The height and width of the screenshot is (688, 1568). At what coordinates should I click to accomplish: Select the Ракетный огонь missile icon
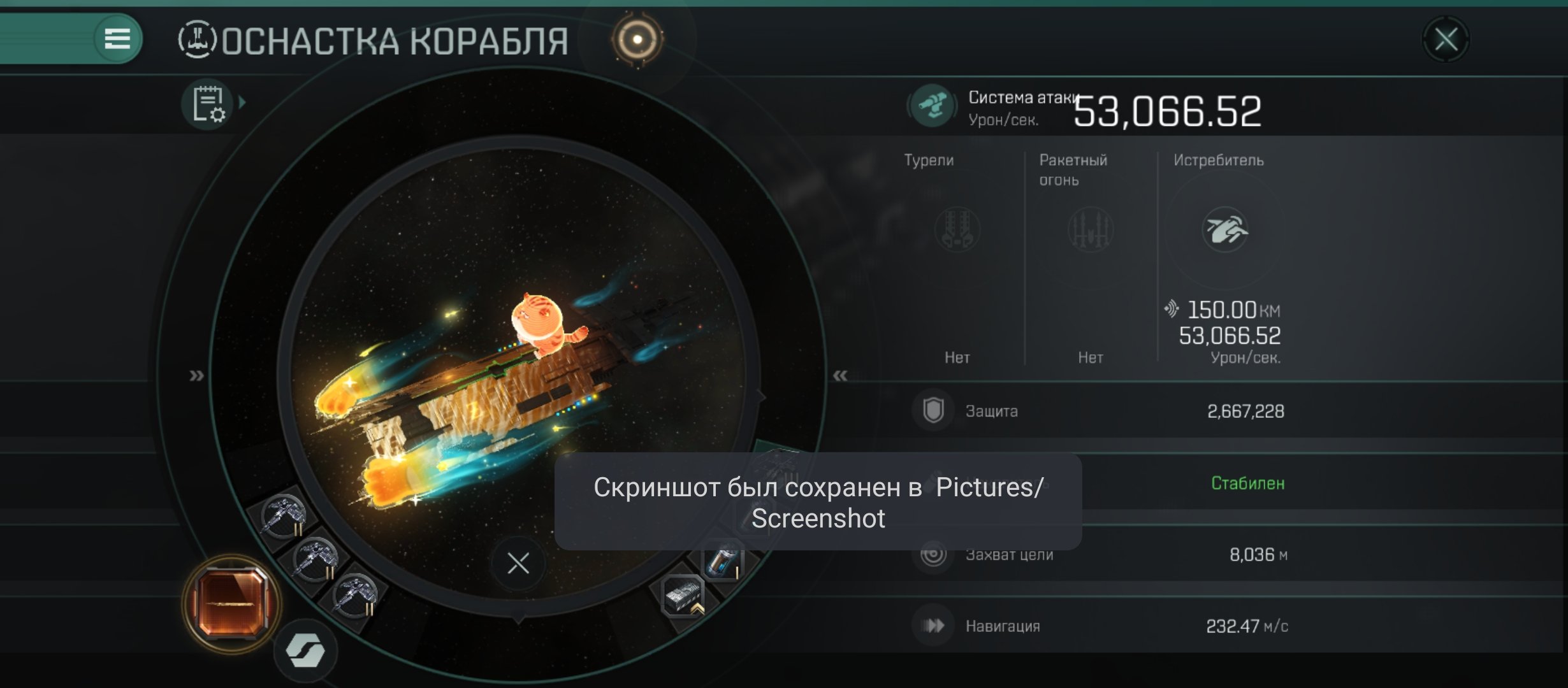coord(1090,229)
